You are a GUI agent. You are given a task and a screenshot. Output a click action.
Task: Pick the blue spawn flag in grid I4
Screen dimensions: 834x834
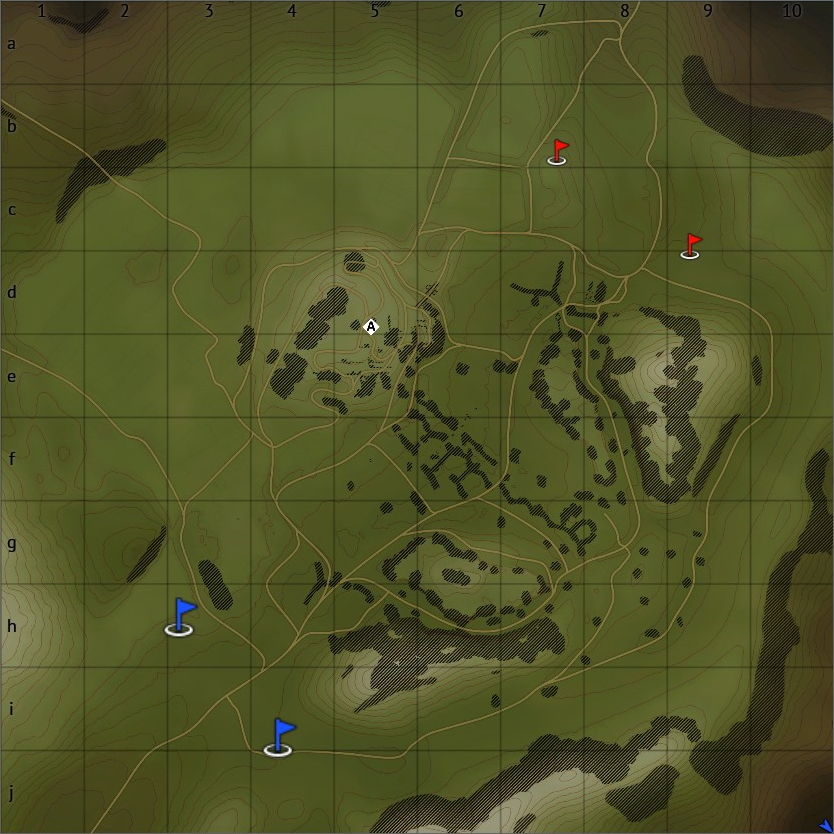point(281,737)
